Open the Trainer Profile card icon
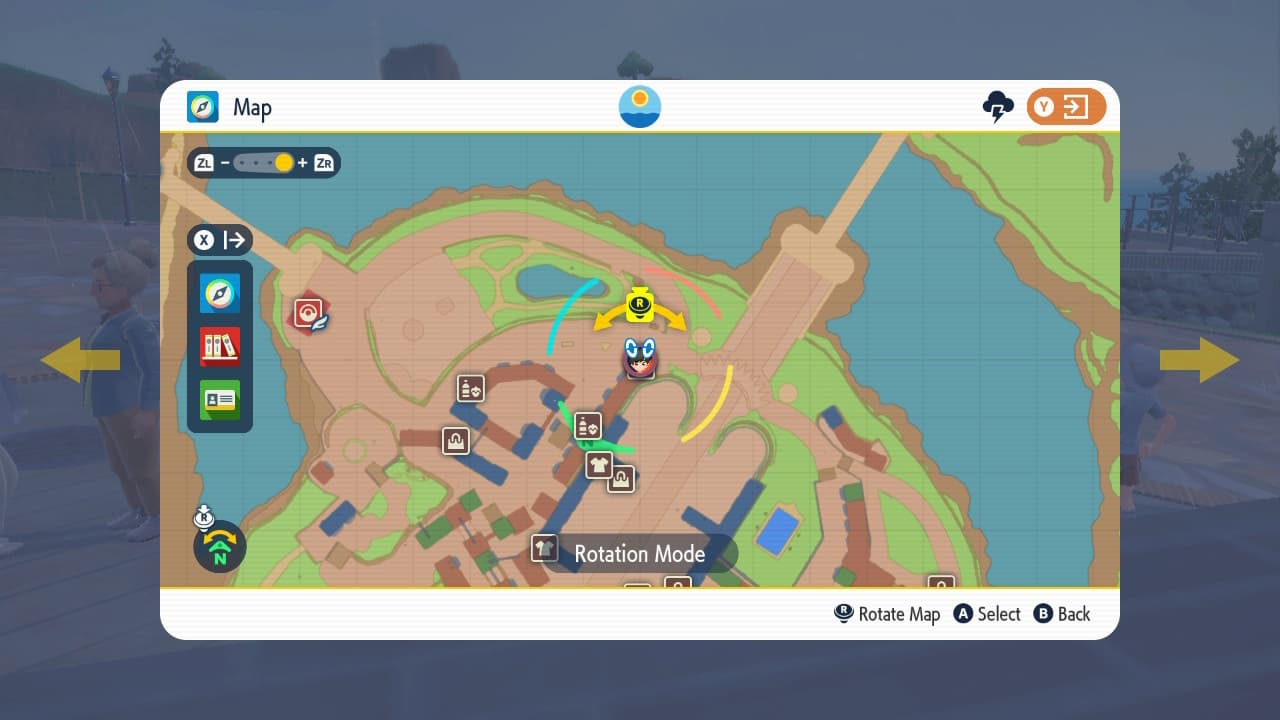 [x=219, y=400]
